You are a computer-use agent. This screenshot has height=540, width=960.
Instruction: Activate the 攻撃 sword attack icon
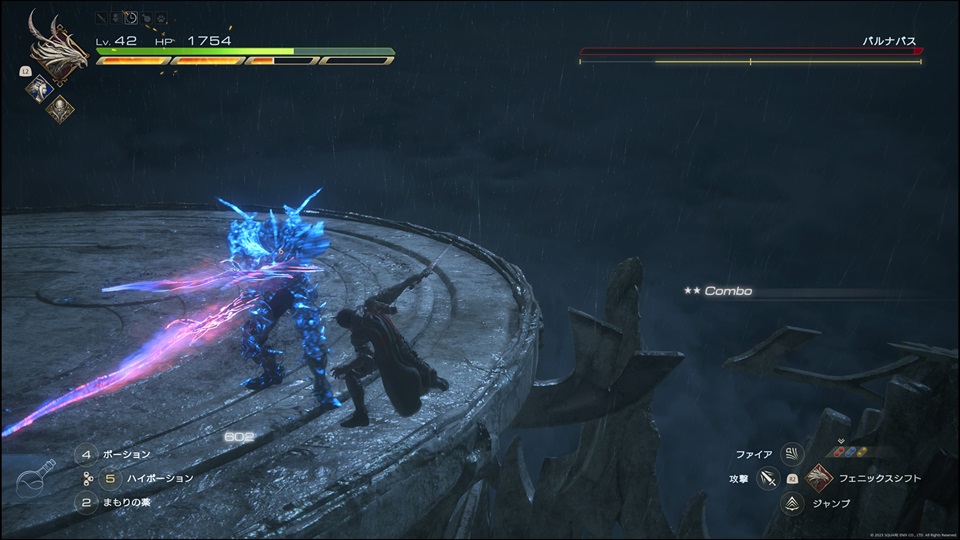[768, 479]
